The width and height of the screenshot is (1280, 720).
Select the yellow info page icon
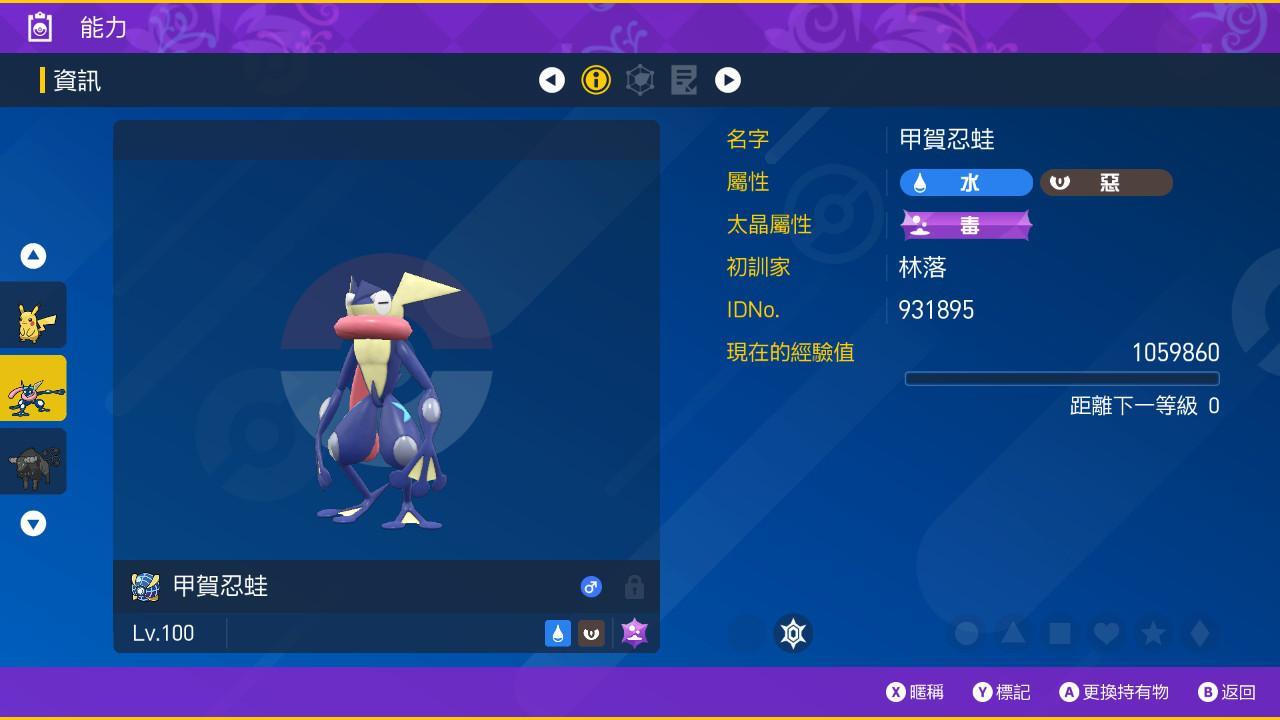(596, 80)
